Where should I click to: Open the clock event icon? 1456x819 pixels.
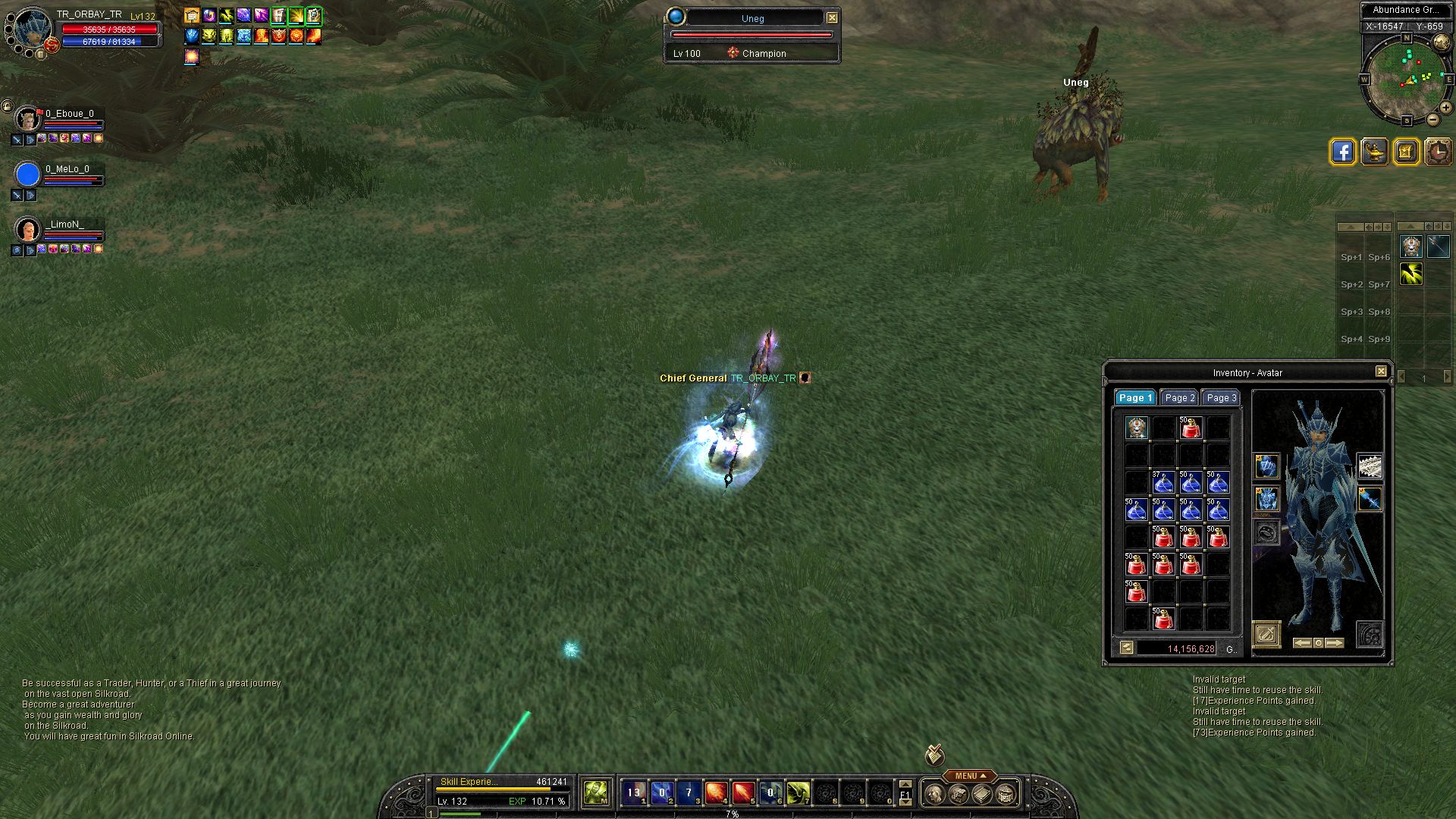[1438, 152]
